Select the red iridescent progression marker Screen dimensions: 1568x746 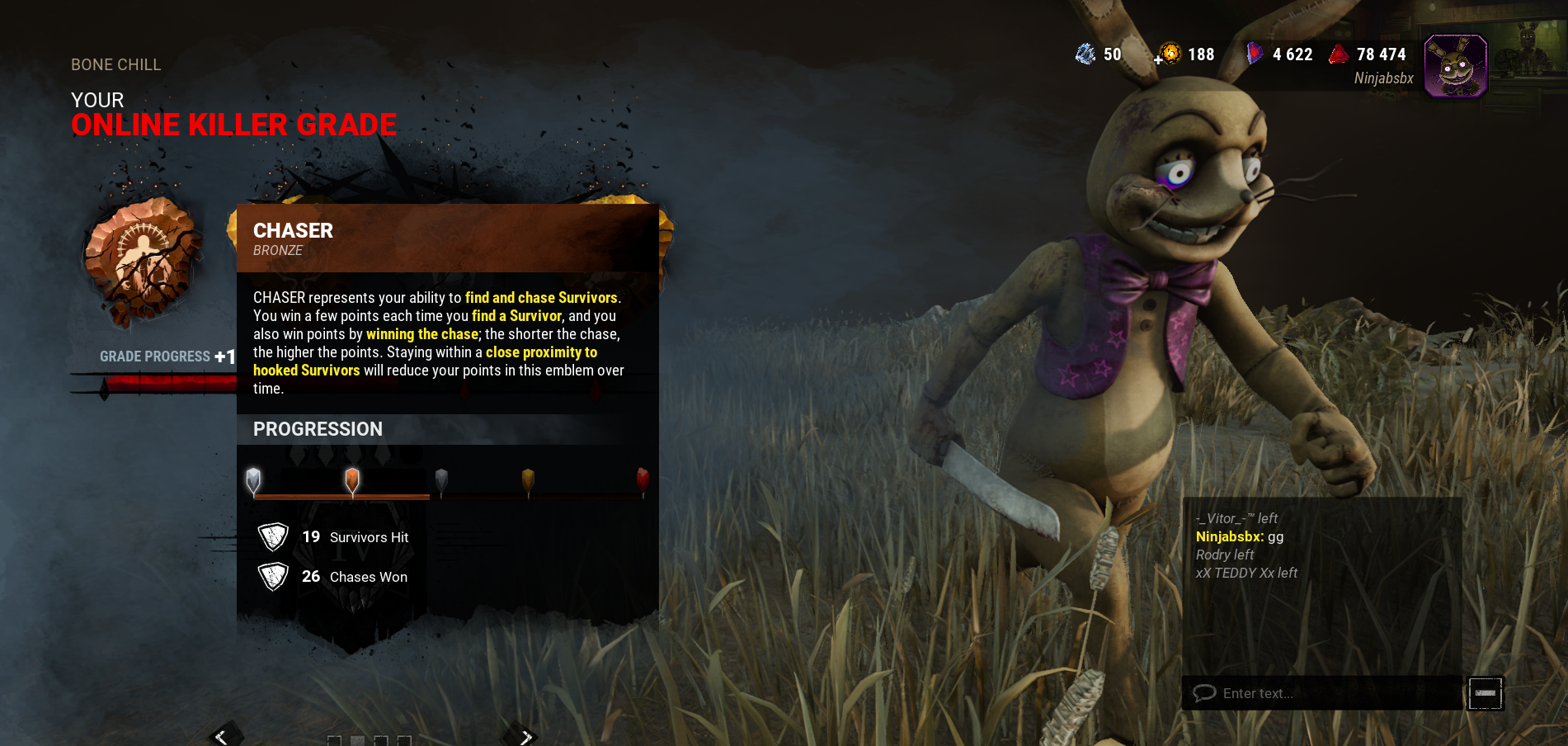tap(643, 479)
